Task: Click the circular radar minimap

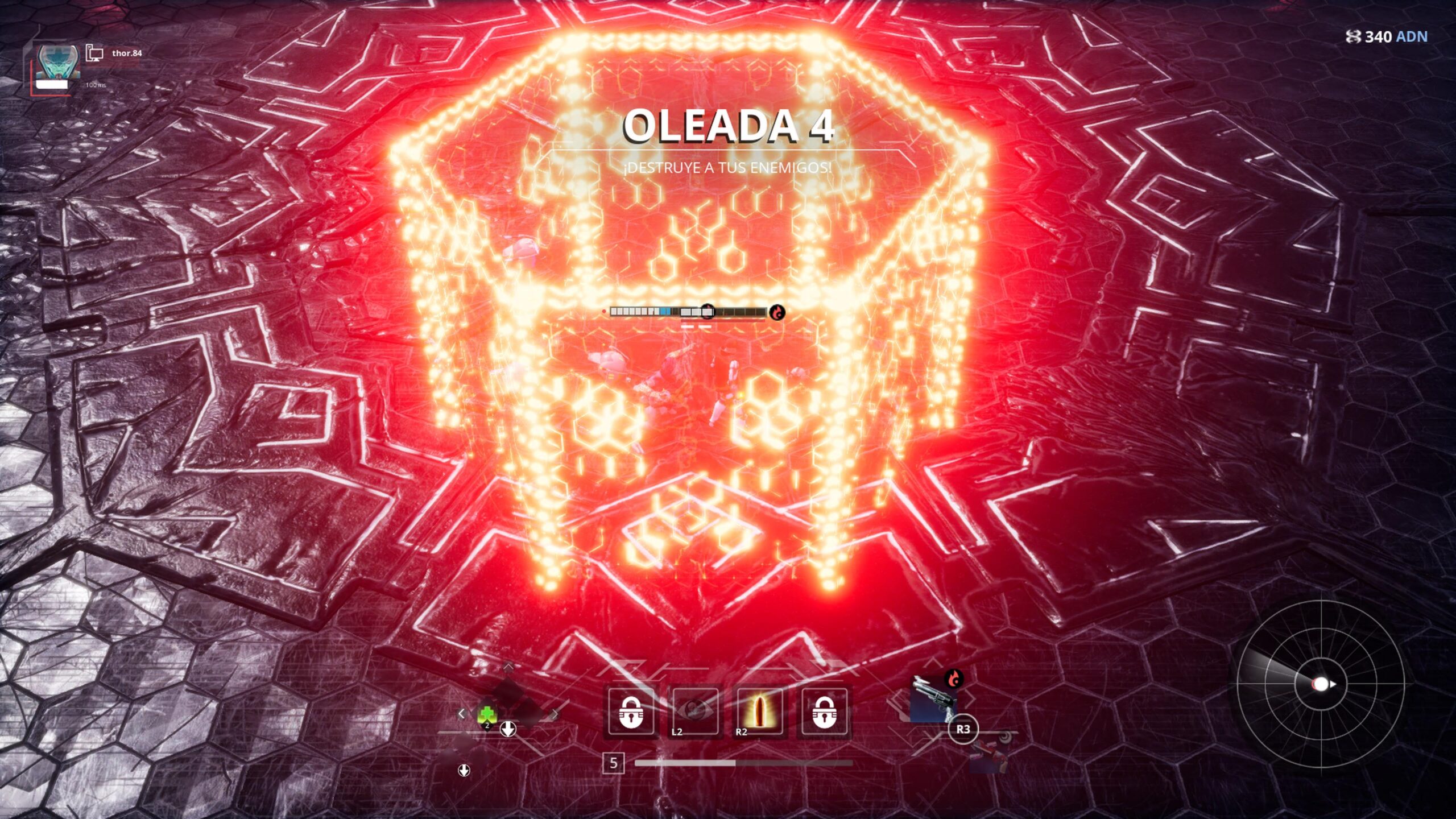Action: [x=1320, y=684]
